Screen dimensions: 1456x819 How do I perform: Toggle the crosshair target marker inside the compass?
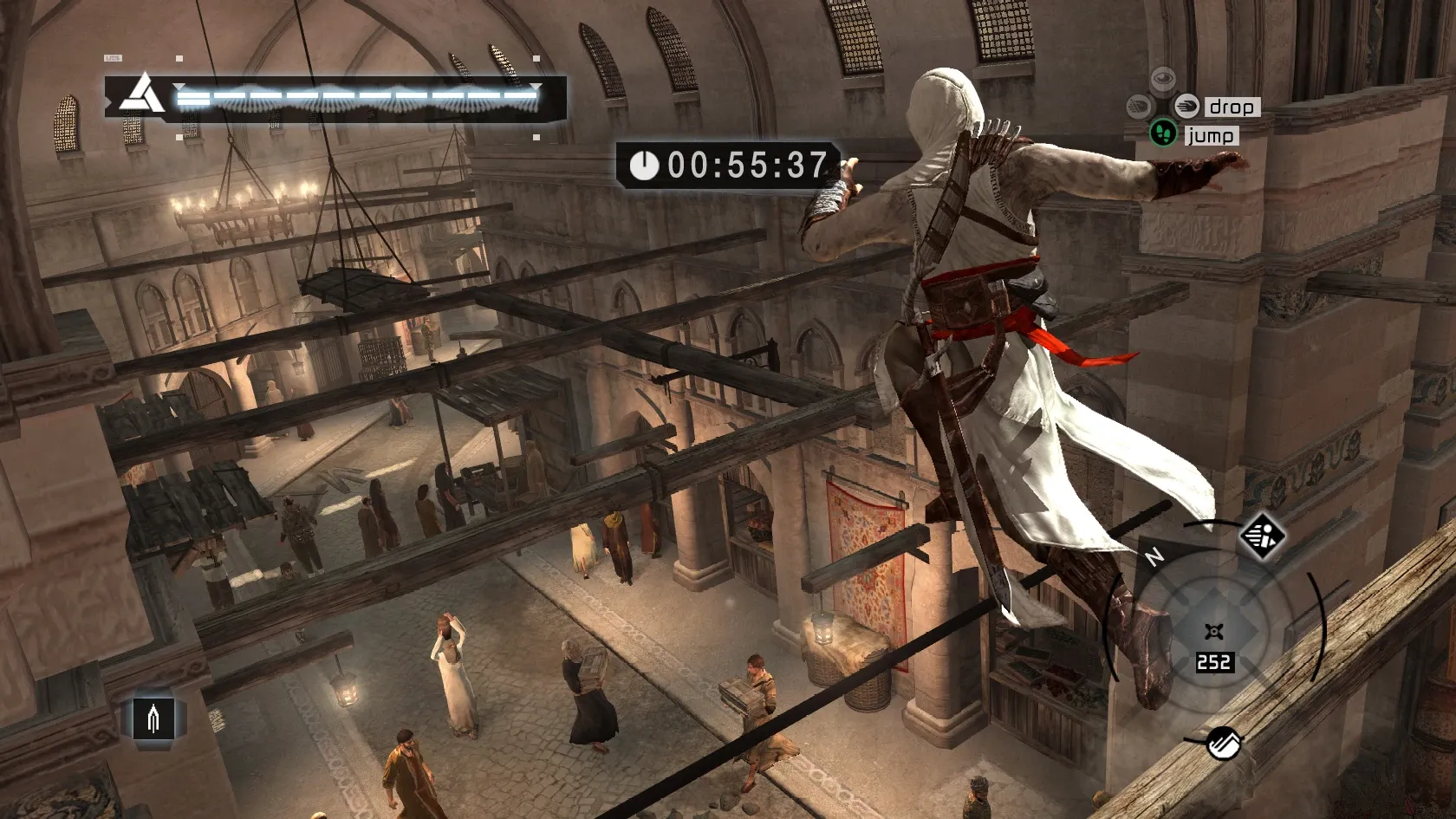point(1213,630)
